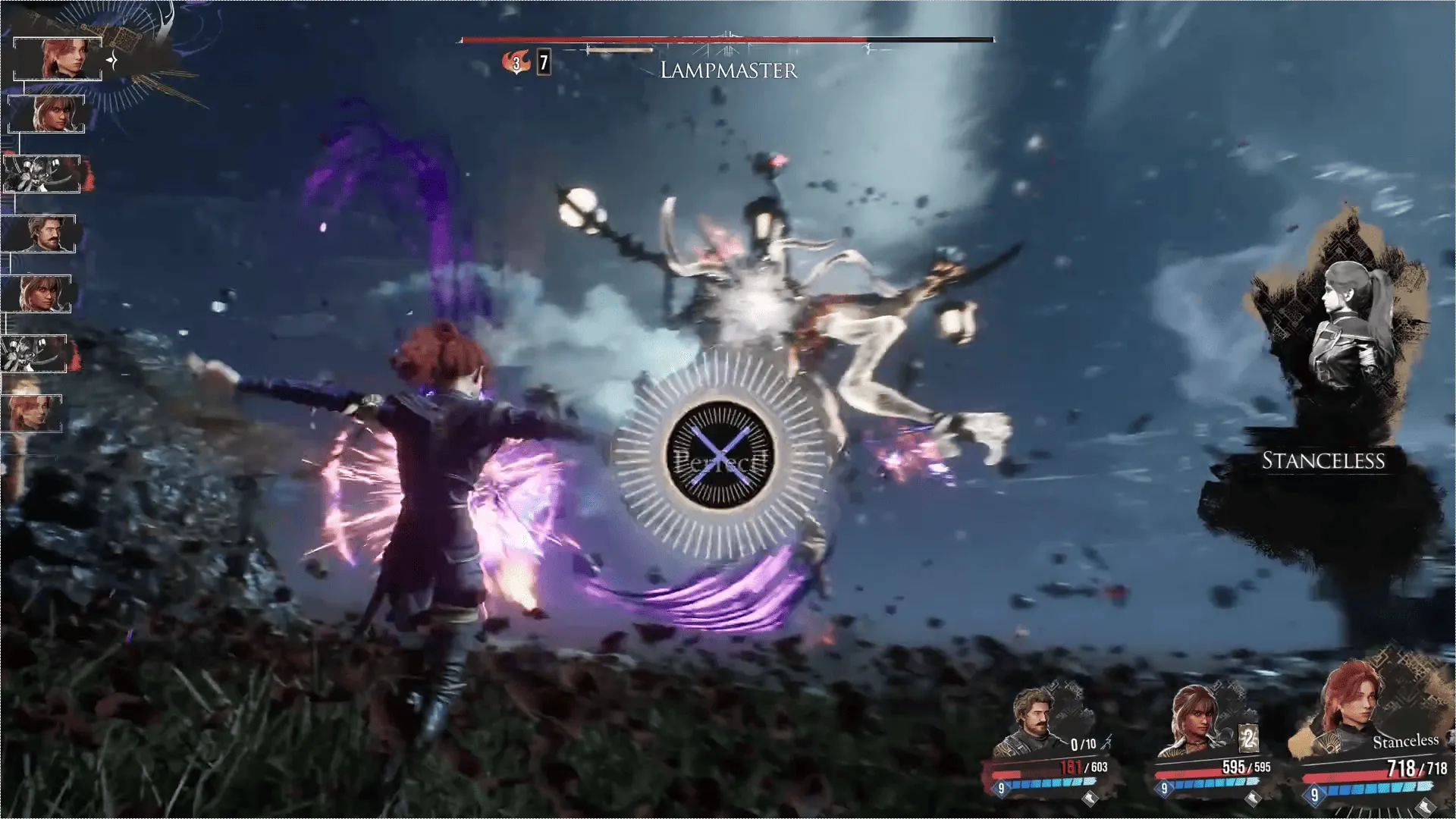Inspect the burn status icon on Lampmaster
The image size is (1456, 819).
[516, 63]
